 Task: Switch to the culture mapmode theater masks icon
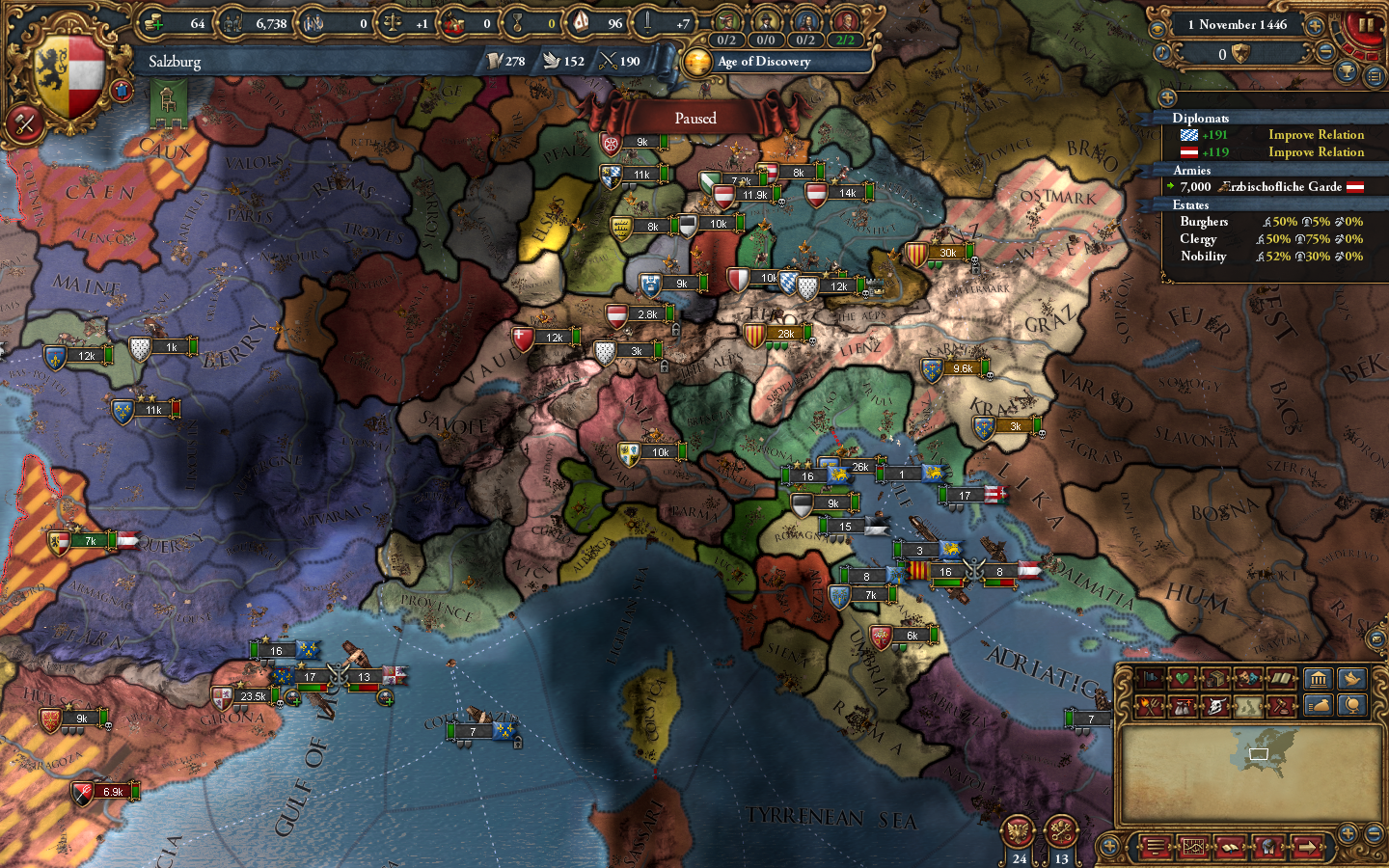1245,678
